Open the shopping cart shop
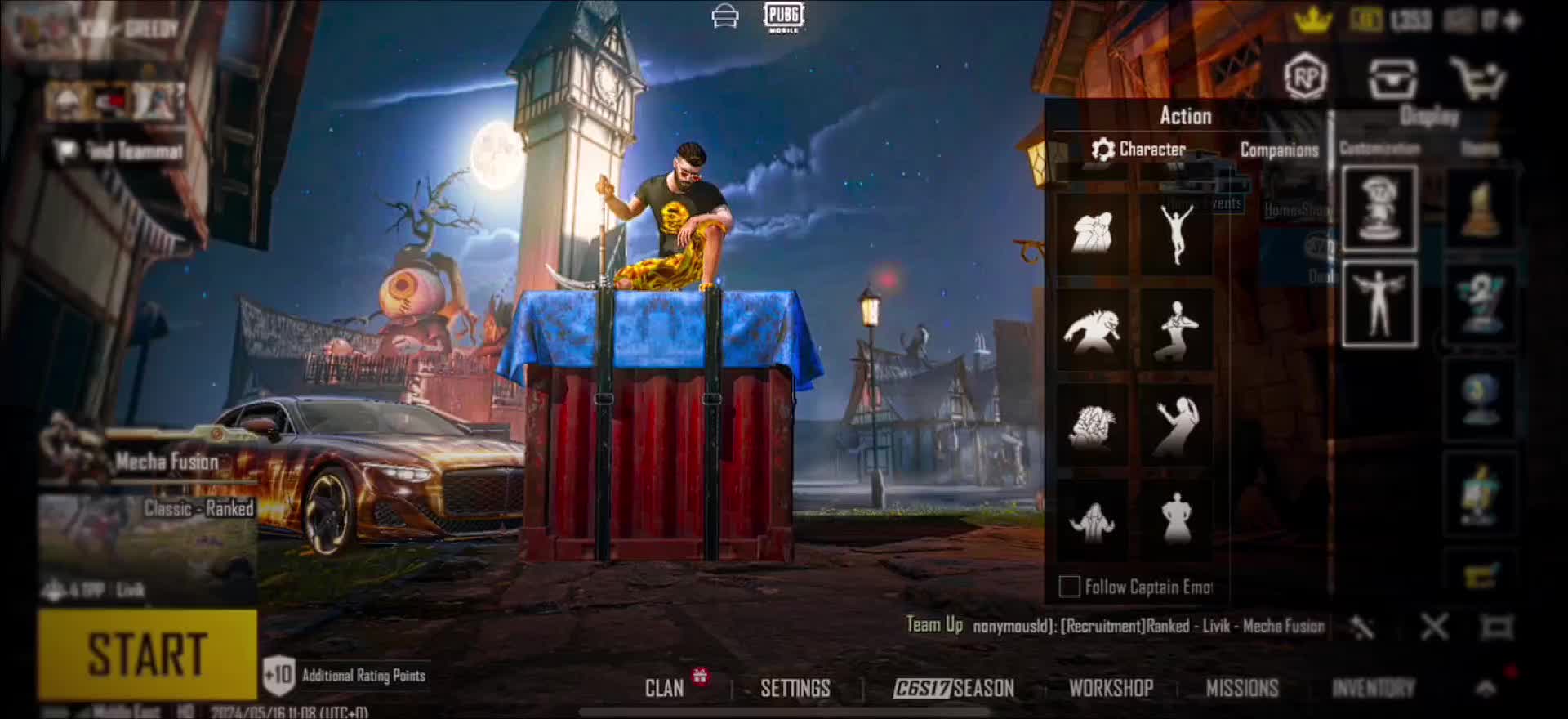The image size is (1568, 719). click(x=1477, y=78)
